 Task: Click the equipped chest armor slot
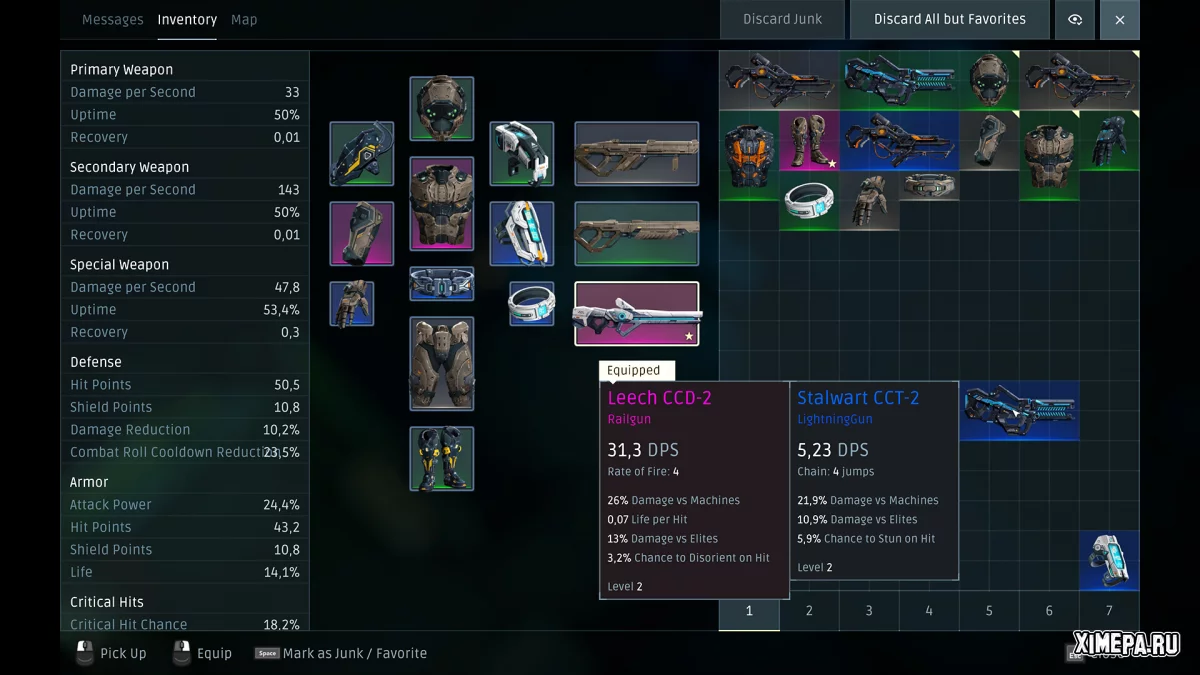[441, 203]
